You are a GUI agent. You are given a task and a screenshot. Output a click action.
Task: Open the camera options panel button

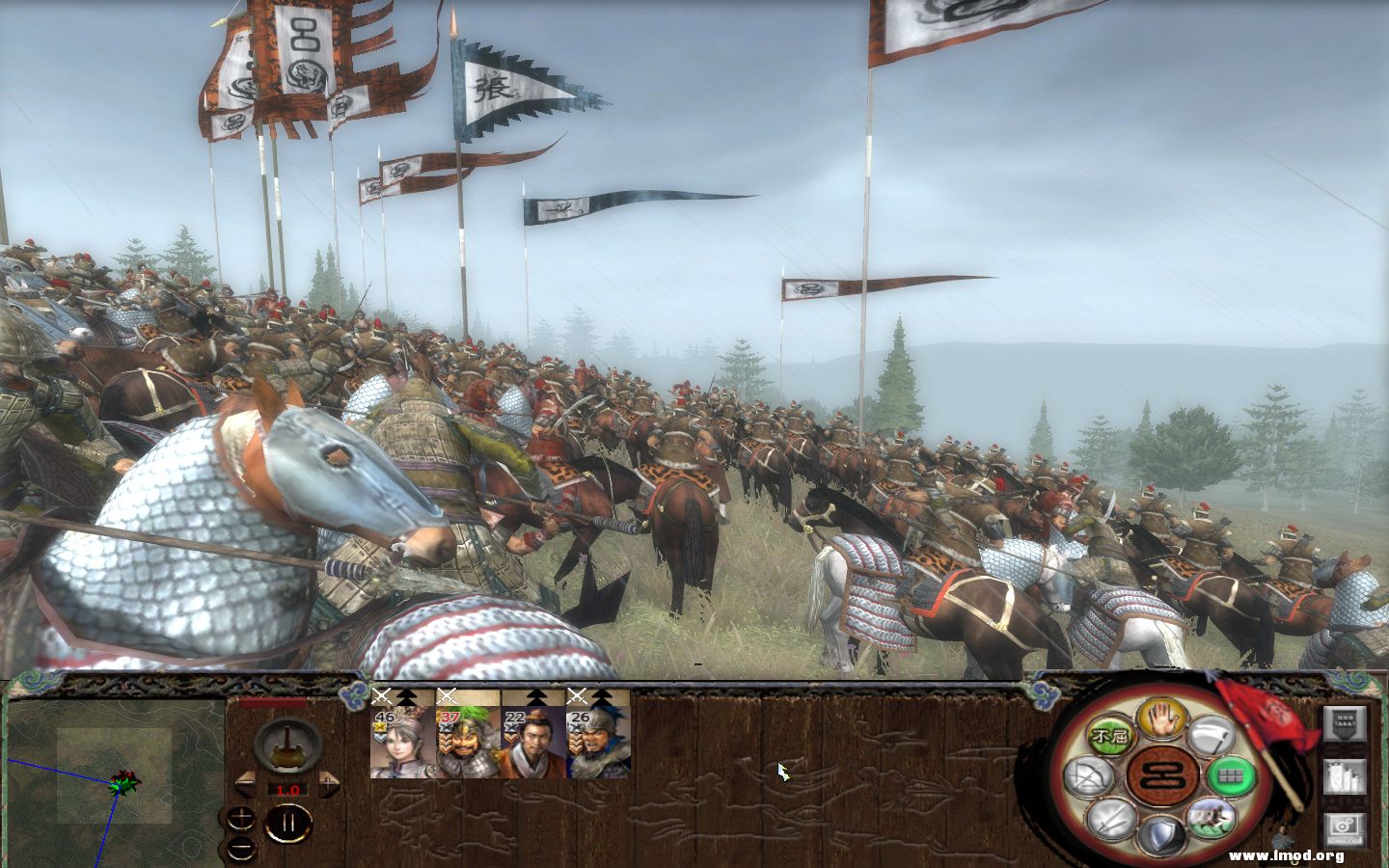click(x=1346, y=827)
